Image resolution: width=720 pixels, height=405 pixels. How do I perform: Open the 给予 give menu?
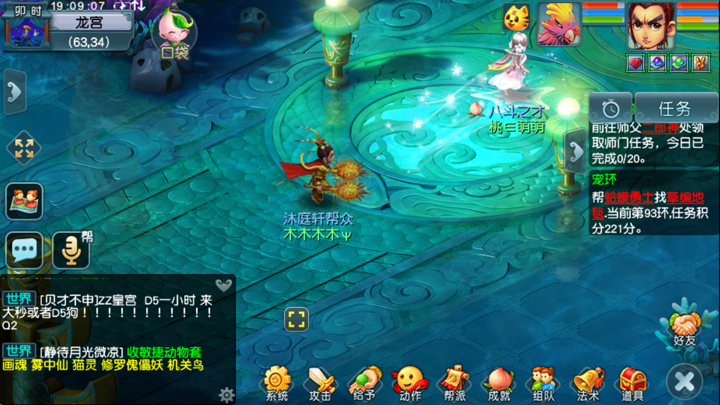[363, 381]
